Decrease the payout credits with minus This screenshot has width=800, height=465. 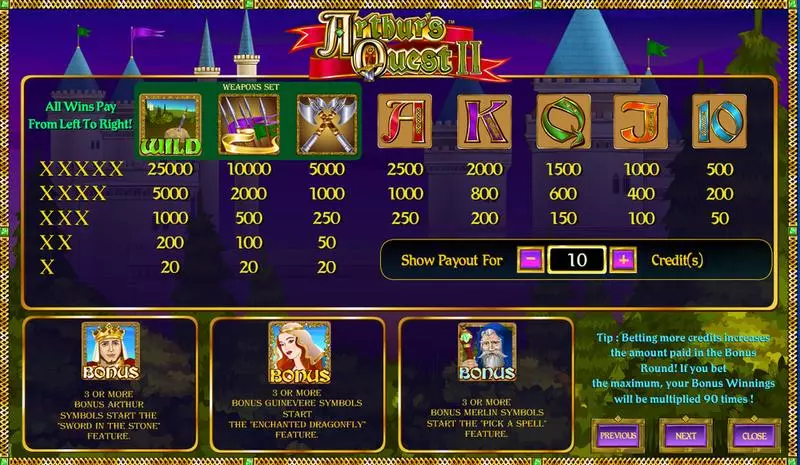pos(531,260)
